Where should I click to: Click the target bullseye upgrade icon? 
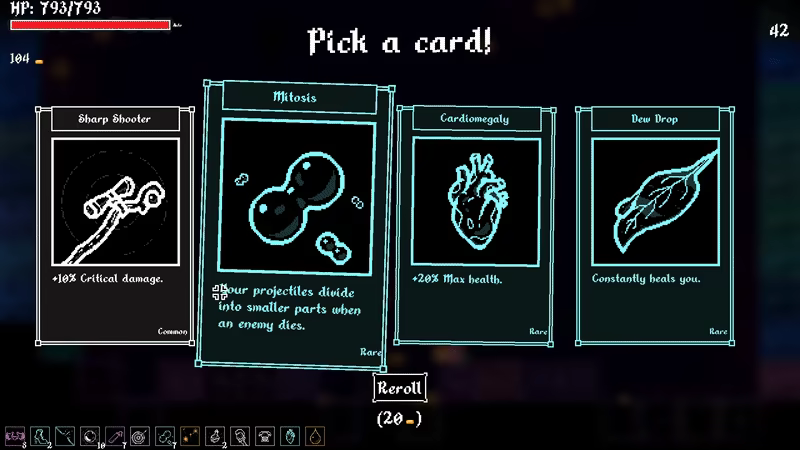click(139, 435)
